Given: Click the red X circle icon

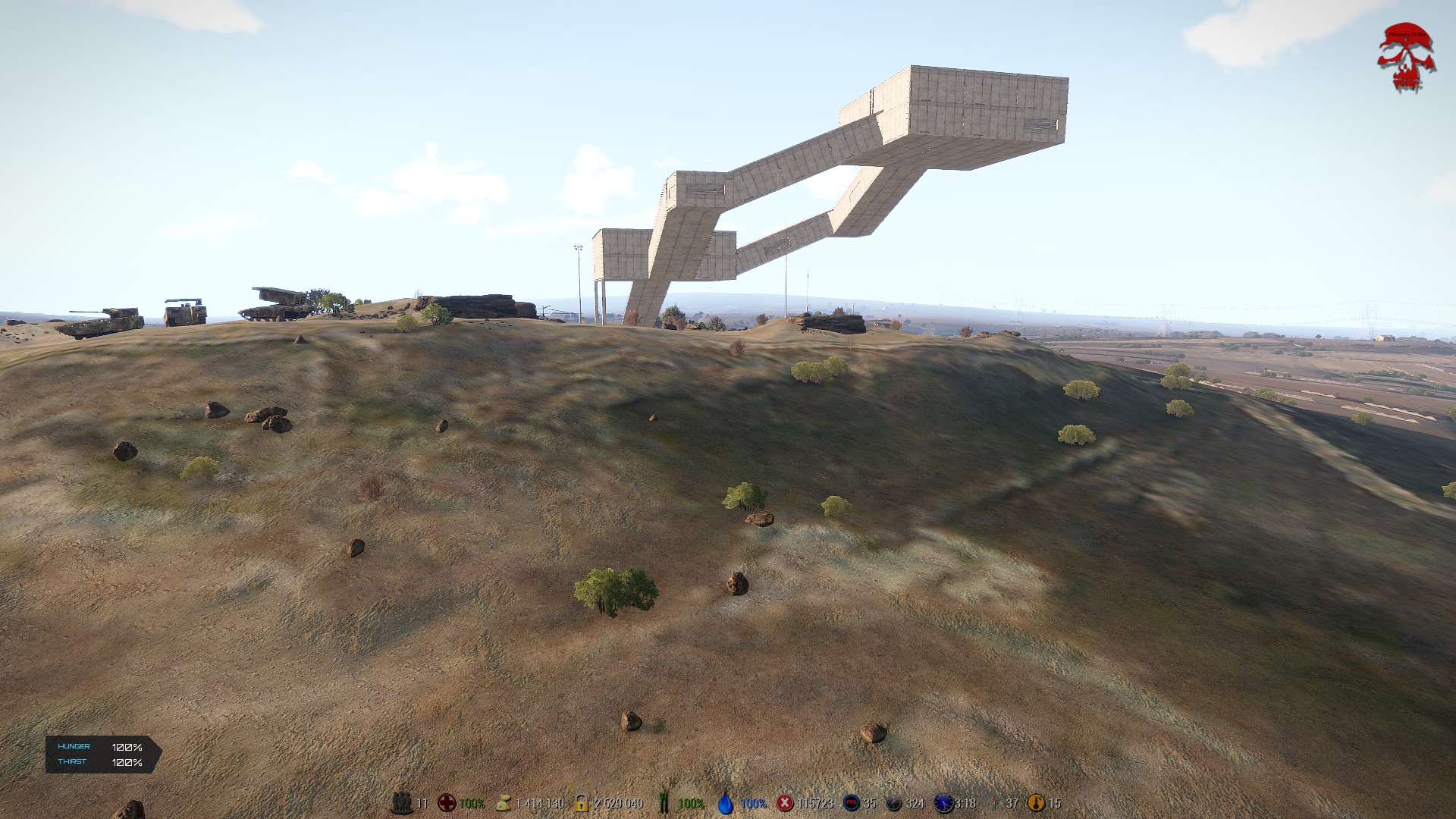Looking at the screenshot, I should point(786,802).
